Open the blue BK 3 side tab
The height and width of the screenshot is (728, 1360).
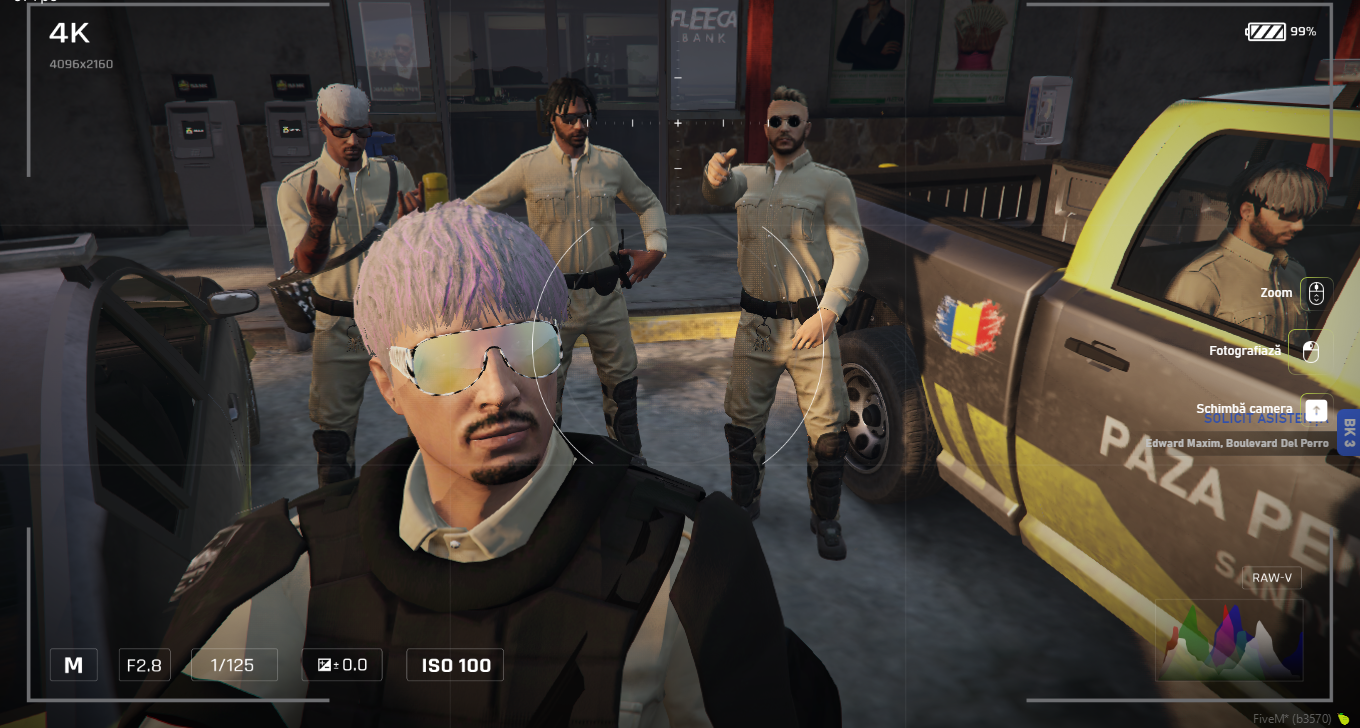1348,433
